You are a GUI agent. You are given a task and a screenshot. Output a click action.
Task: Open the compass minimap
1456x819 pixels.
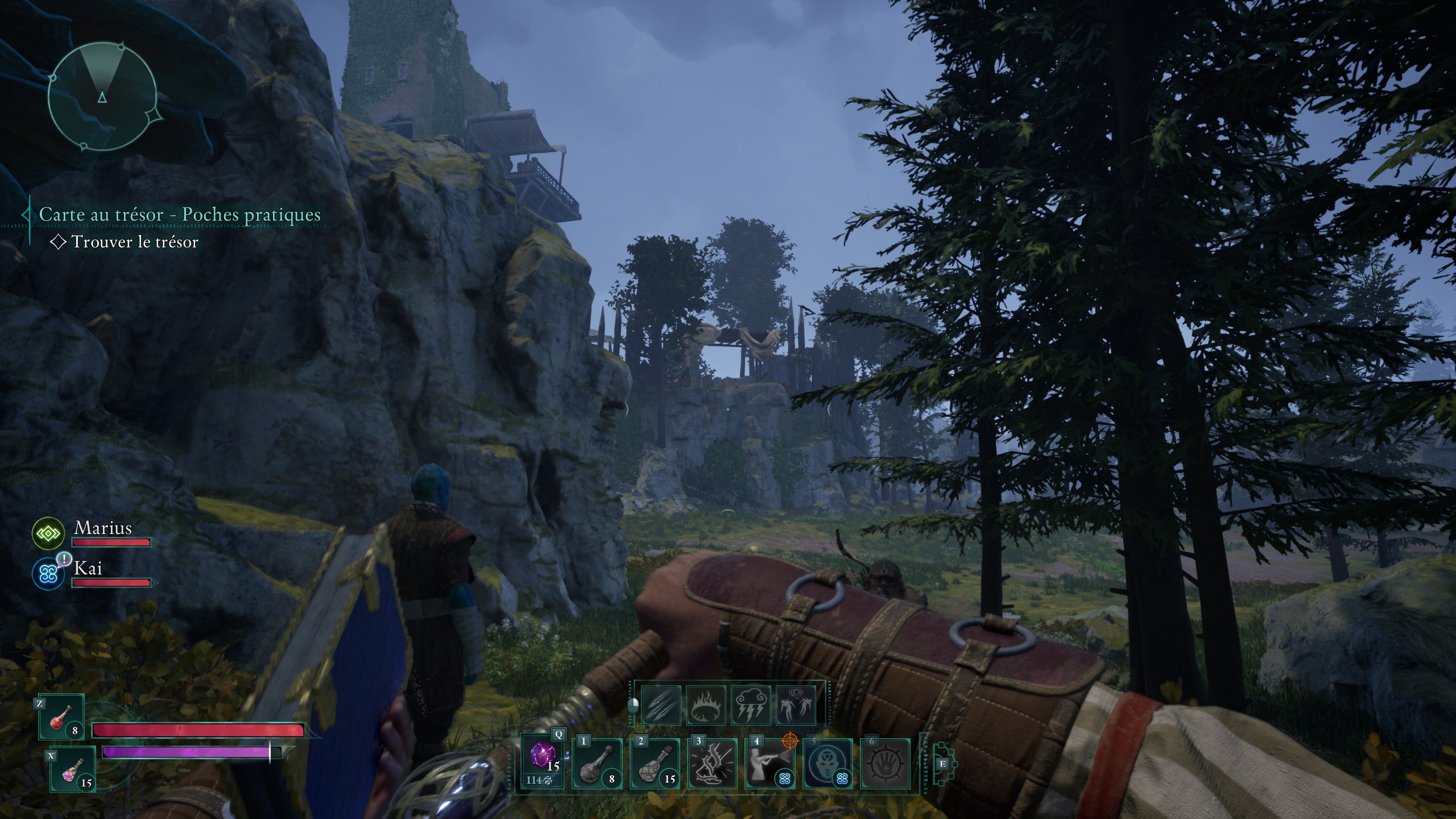[102, 98]
